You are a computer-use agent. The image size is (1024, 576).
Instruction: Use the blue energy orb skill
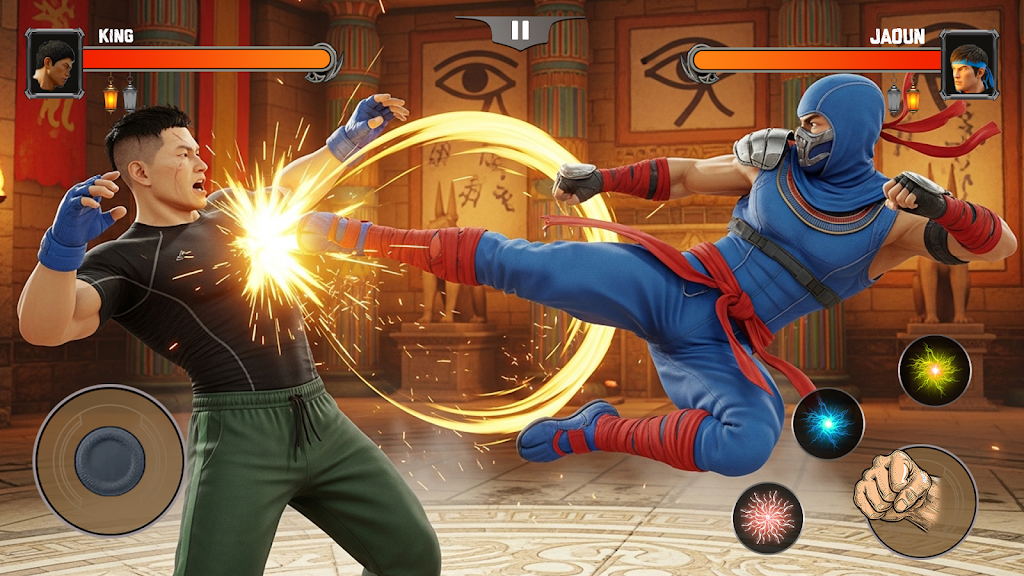[828, 423]
